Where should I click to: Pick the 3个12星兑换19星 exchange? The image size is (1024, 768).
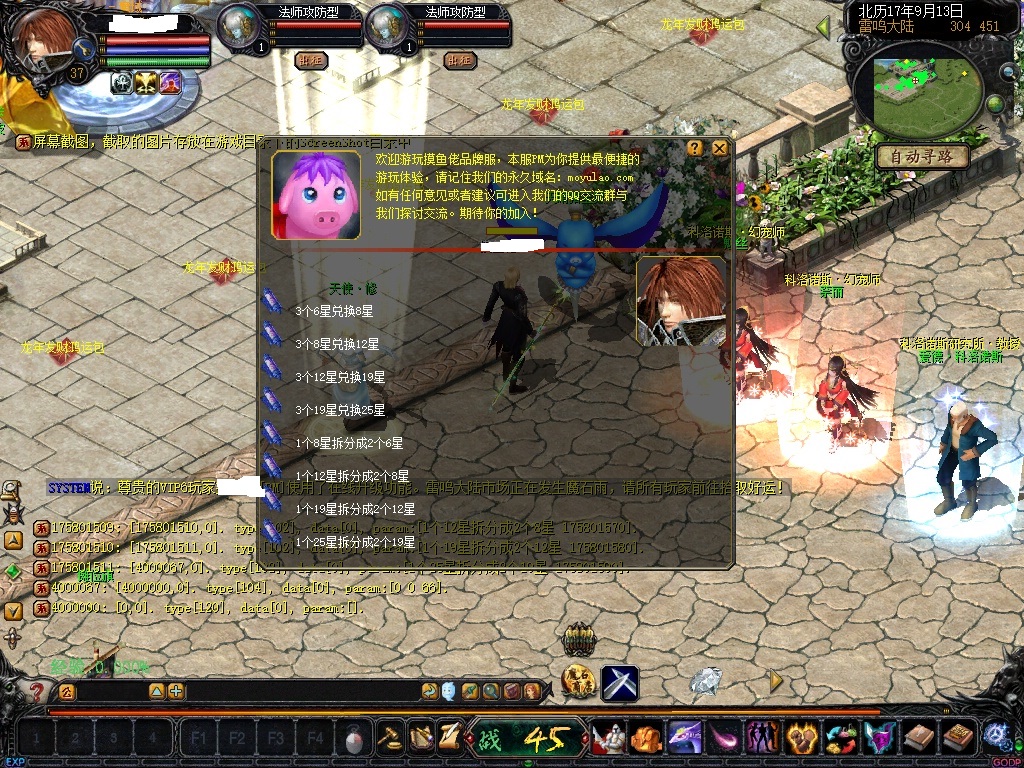pos(340,377)
